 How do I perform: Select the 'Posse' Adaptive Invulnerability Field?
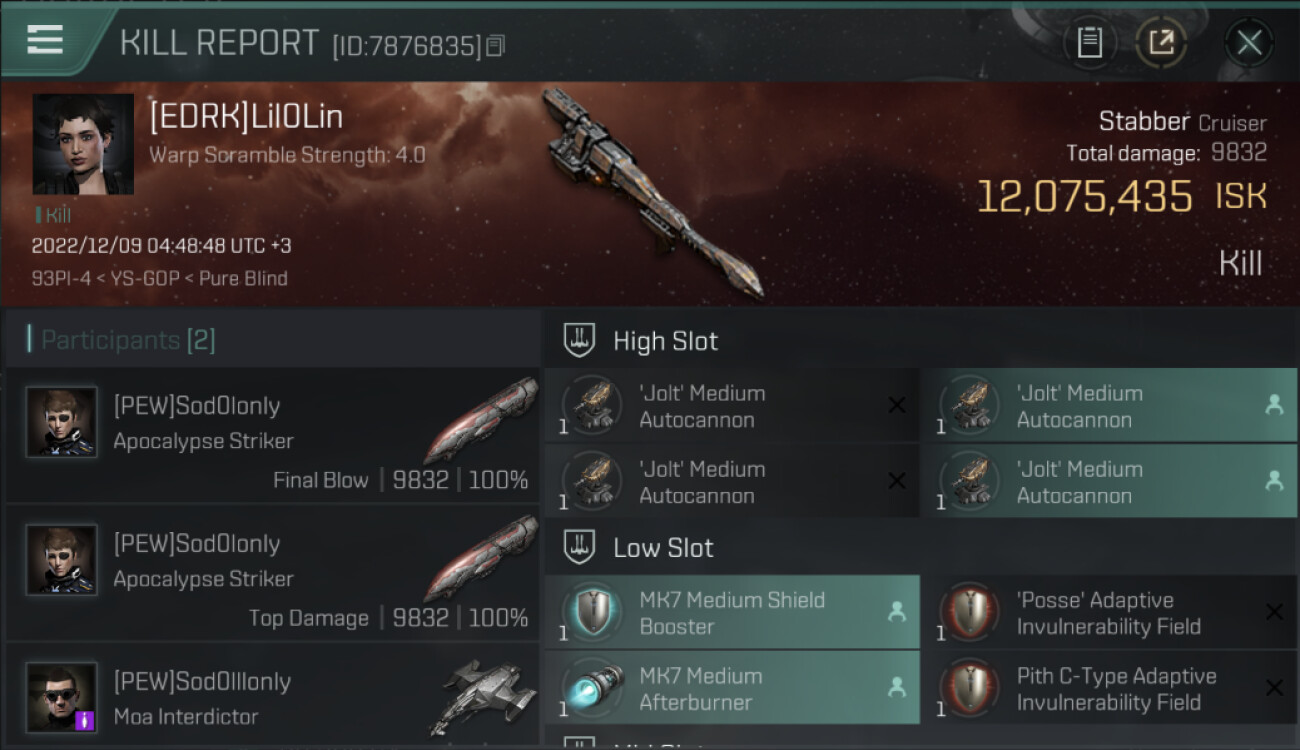(1108, 612)
